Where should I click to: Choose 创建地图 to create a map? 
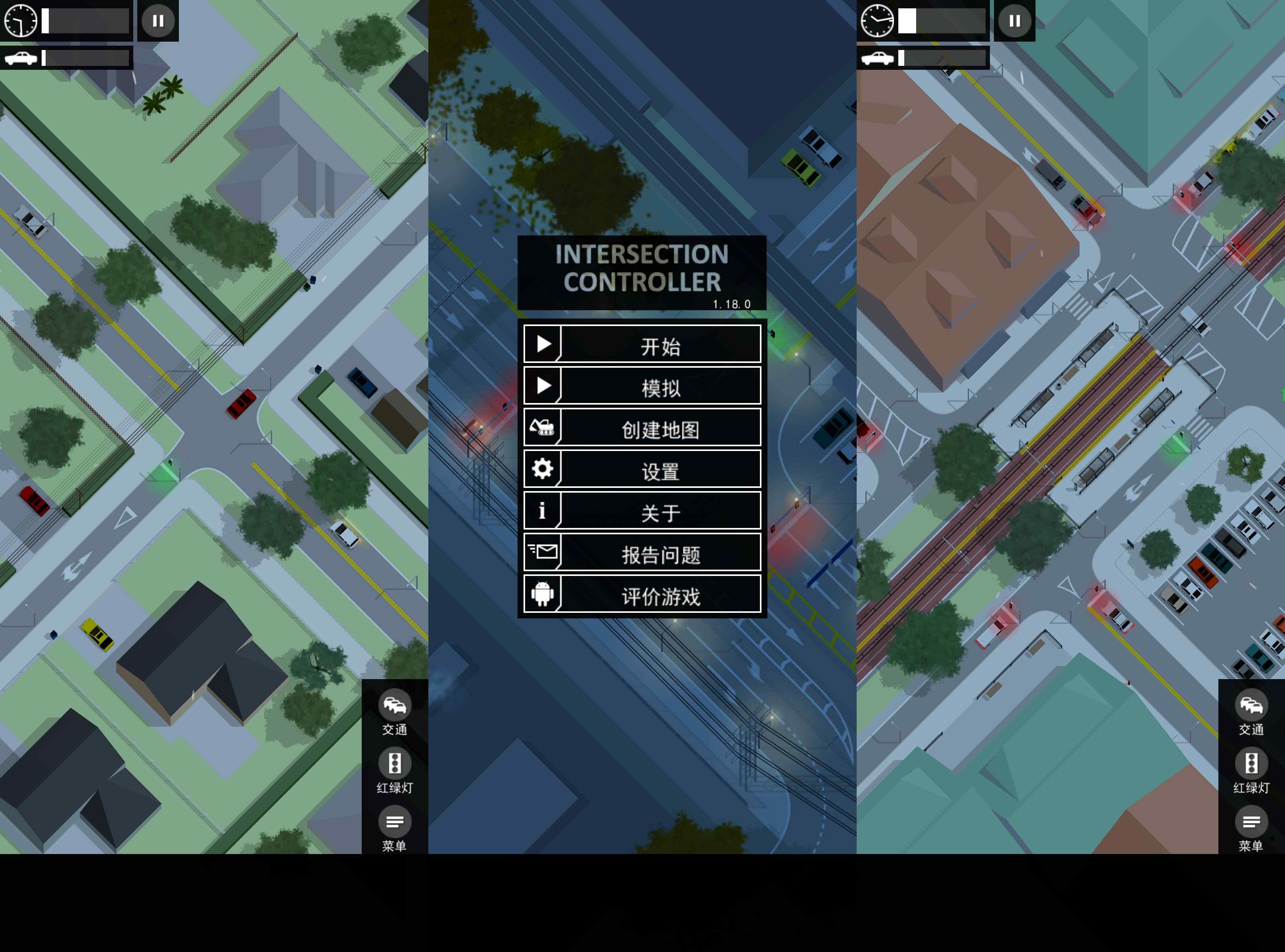click(642, 428)
